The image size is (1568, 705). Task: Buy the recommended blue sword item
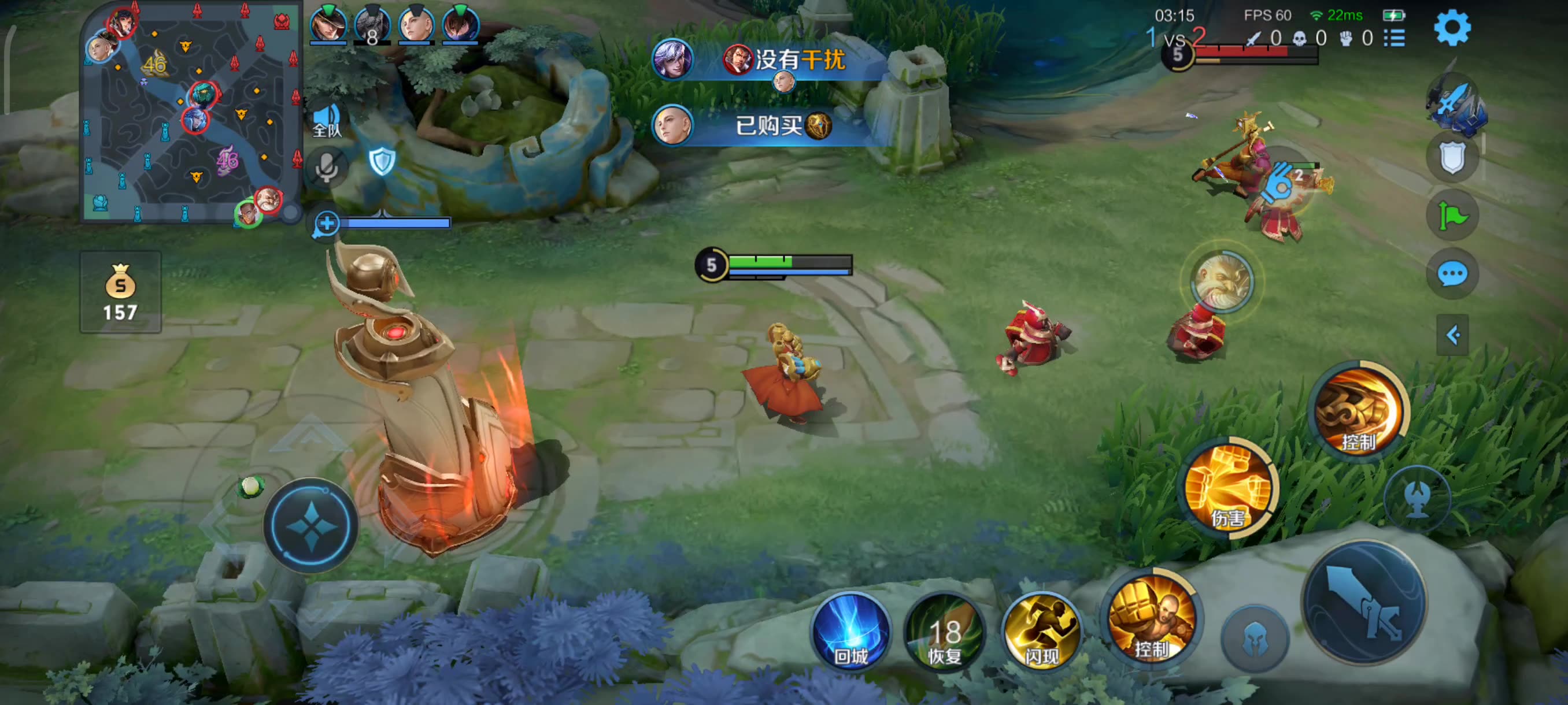coord(1456,105)
